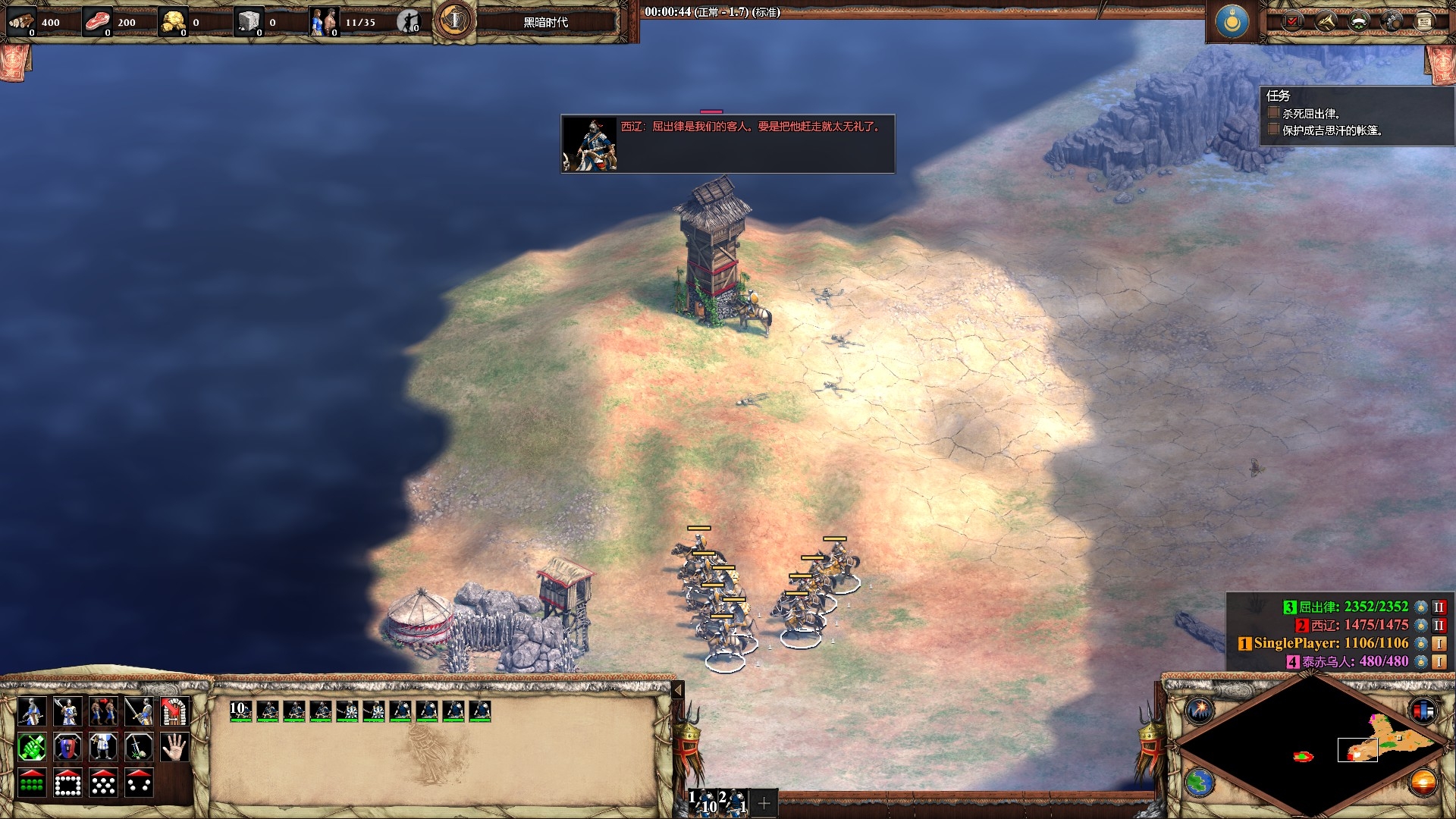
Task: Use the flank formation (four-dot icon)
Action: point(139,783)
